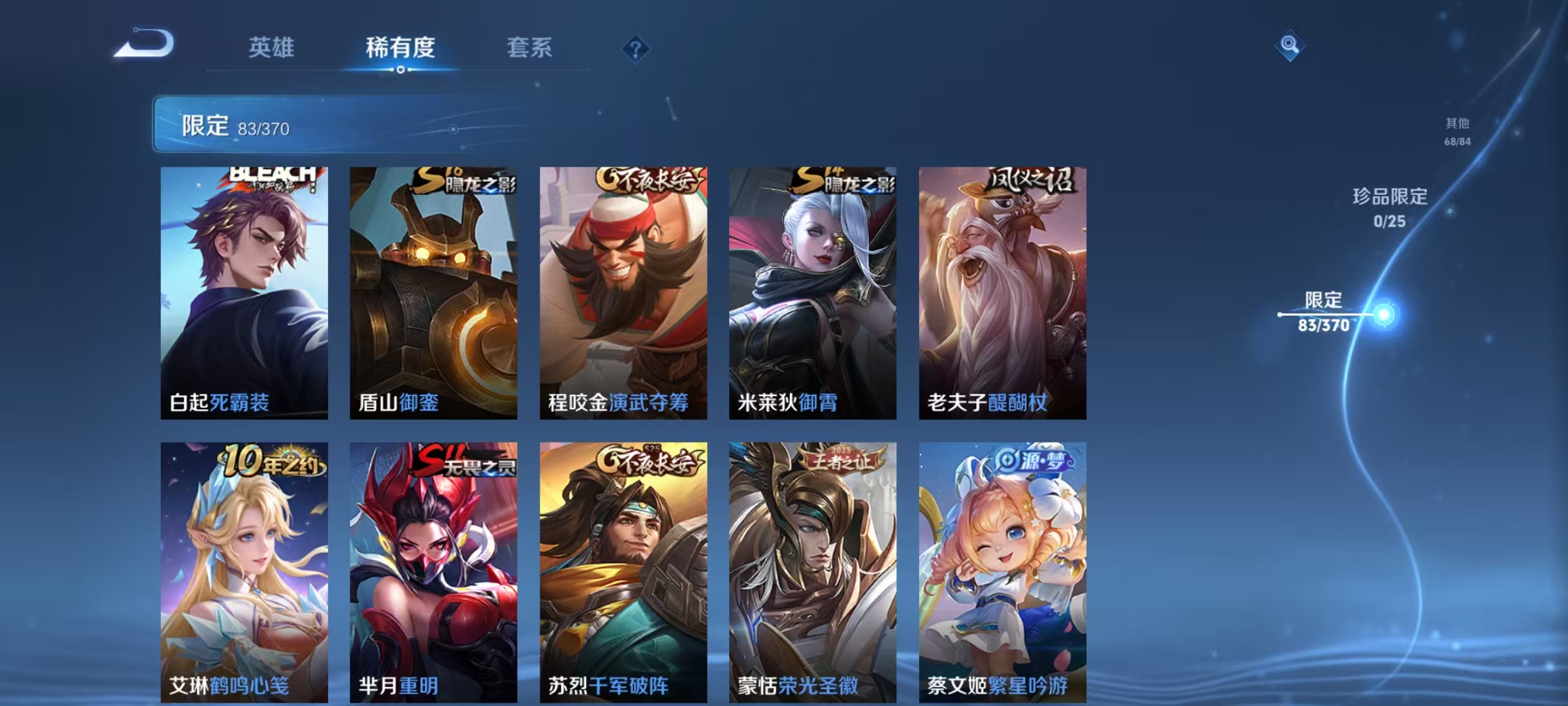Switch to the 套系 tab
The width and height of the screenshot is (1568, 706).
coord(530,47)
